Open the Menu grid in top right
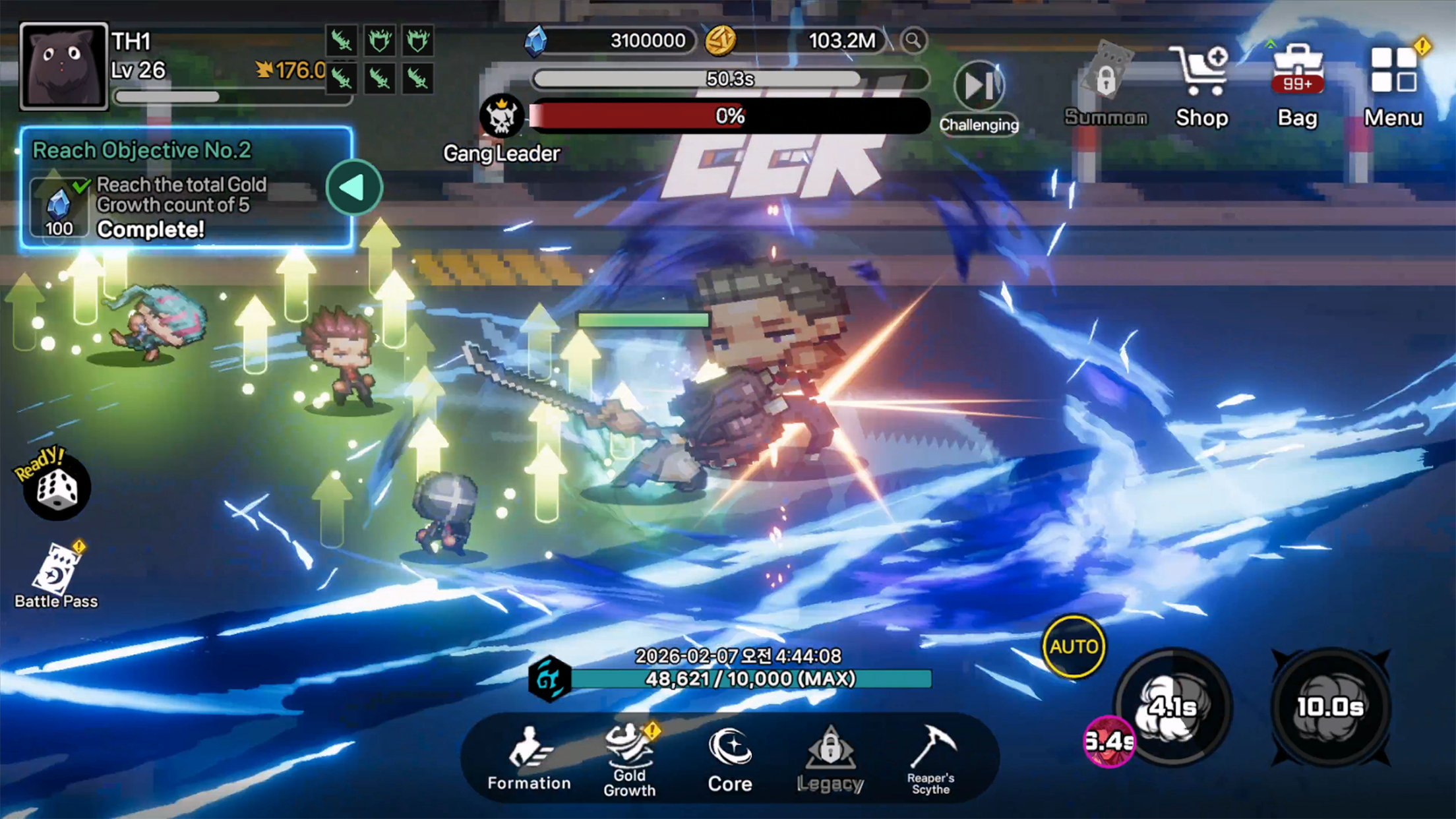This screenshot has width=1456, height=819. [x=1393, y=69]
